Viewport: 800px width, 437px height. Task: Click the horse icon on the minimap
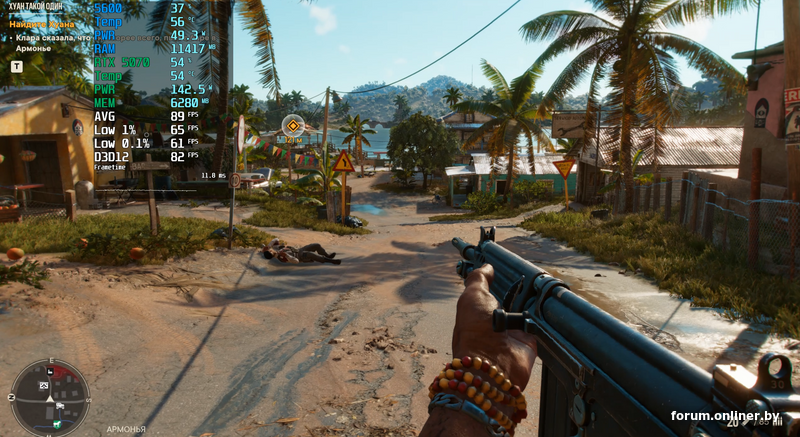pos(57,424)
